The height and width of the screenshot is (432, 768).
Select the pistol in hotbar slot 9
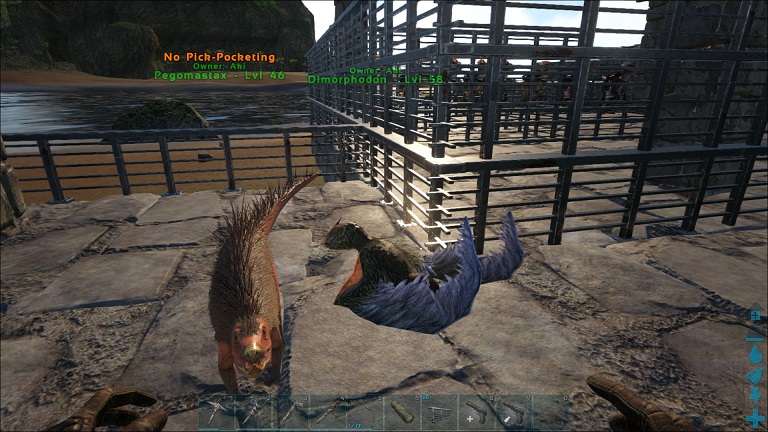[x=514, y=413]
